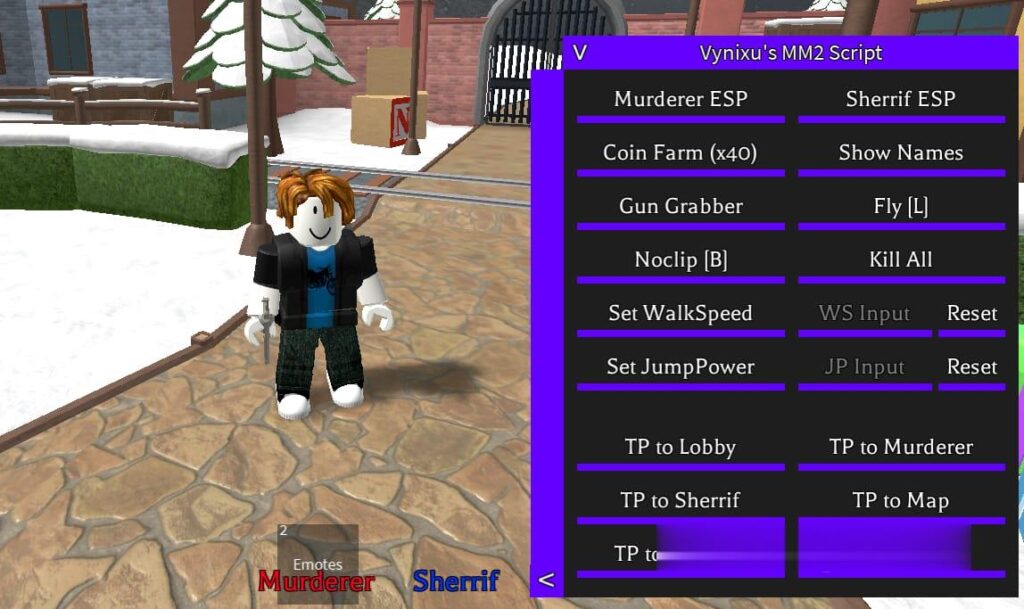Apply the Set JumpPower button
This screenshot has height=609, width=1024.
click(x=680, y=367)
